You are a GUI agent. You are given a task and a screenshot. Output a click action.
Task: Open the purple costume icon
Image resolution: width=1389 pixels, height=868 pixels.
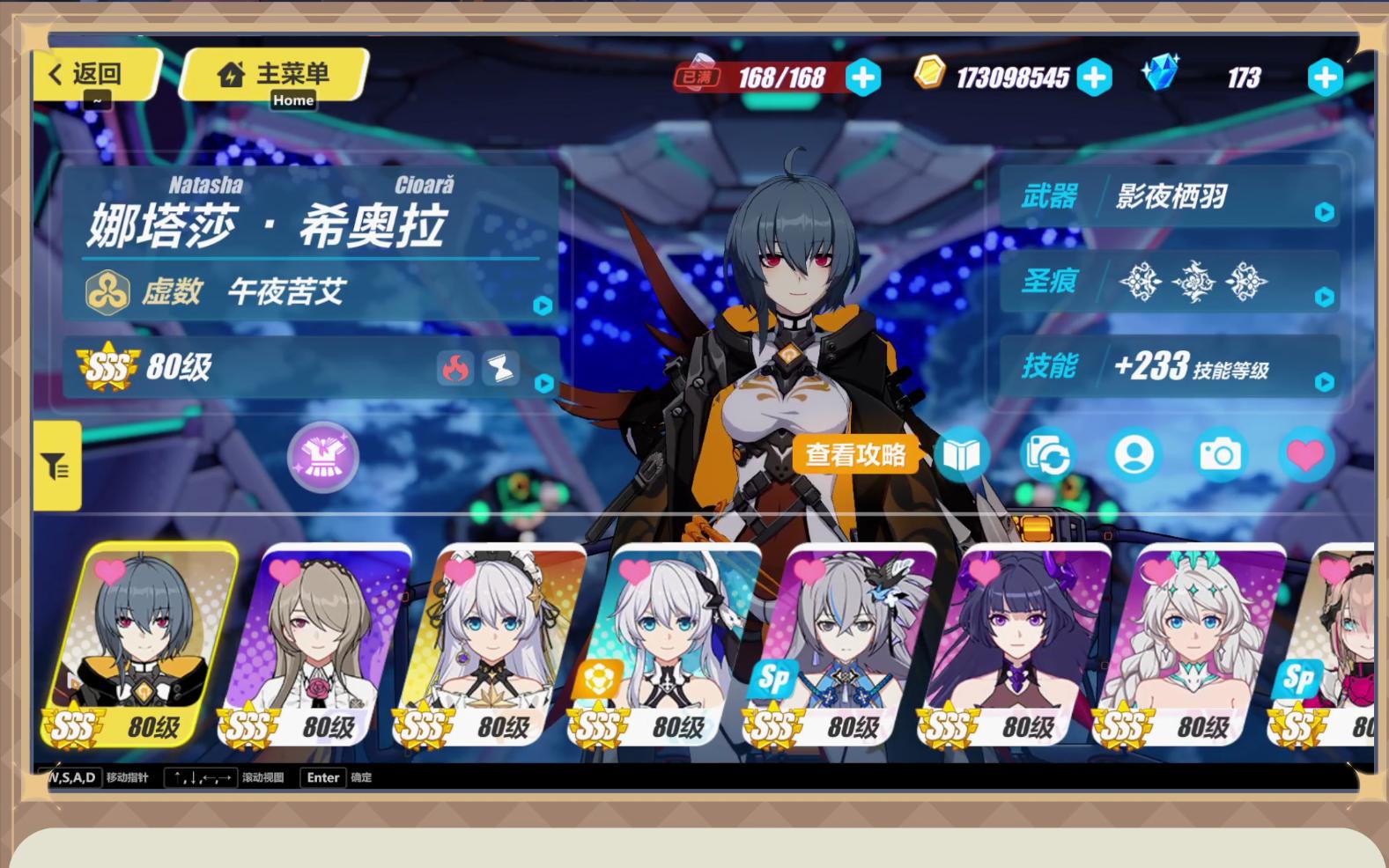tap(322, 457)
